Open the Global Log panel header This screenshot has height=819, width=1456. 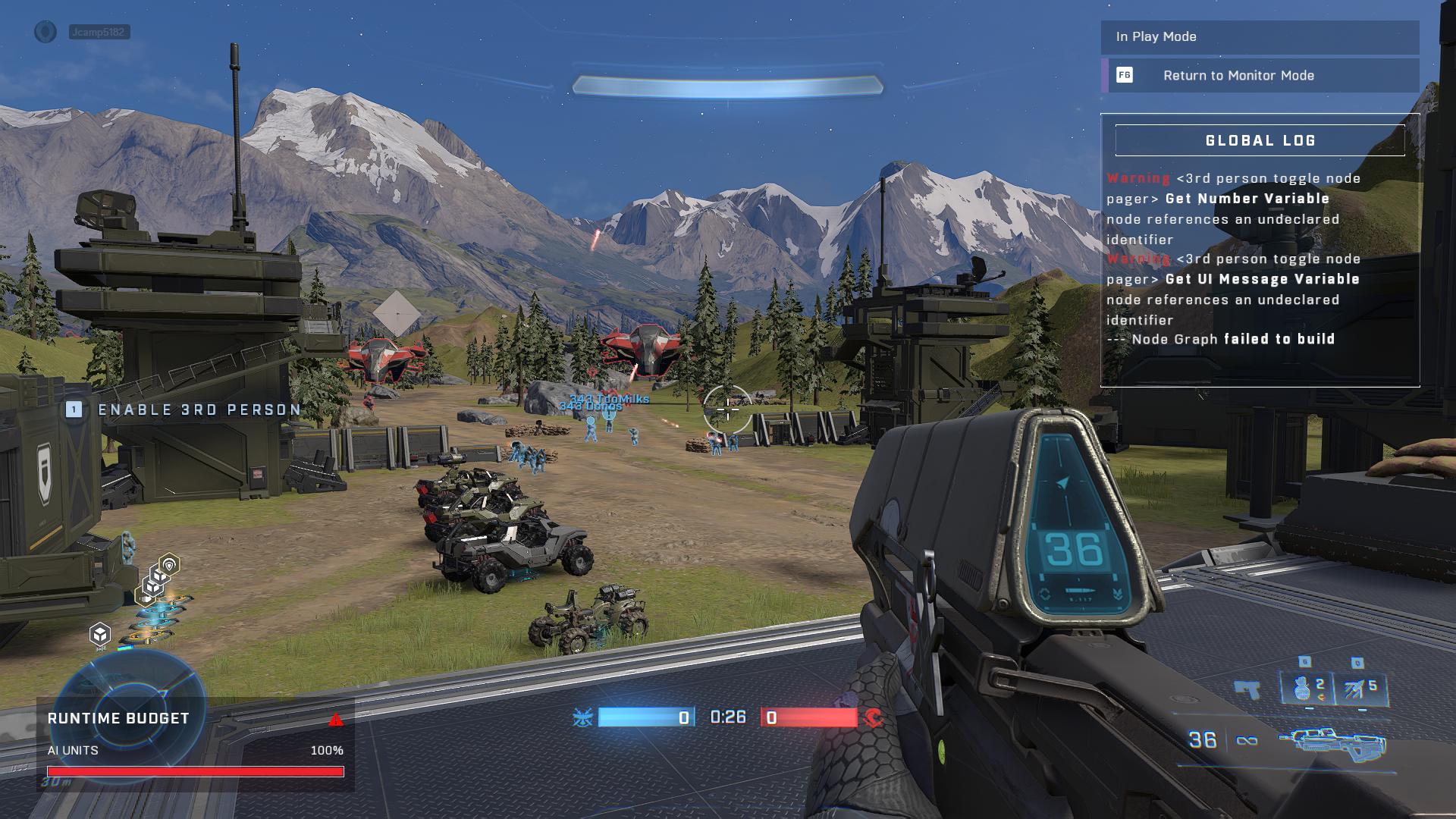1260,140
